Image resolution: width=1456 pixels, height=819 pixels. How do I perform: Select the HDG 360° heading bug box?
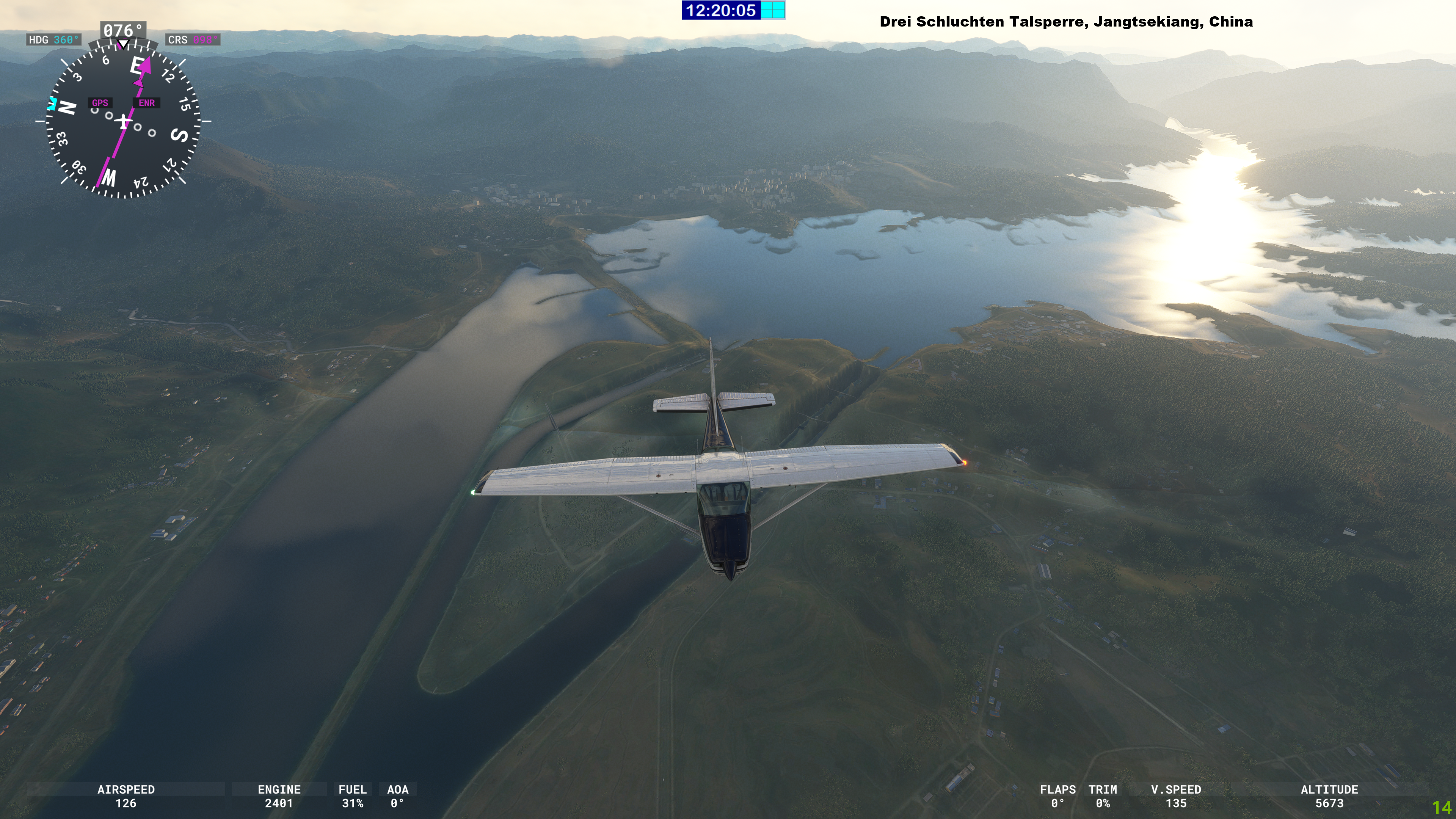(x=54, y=40)
